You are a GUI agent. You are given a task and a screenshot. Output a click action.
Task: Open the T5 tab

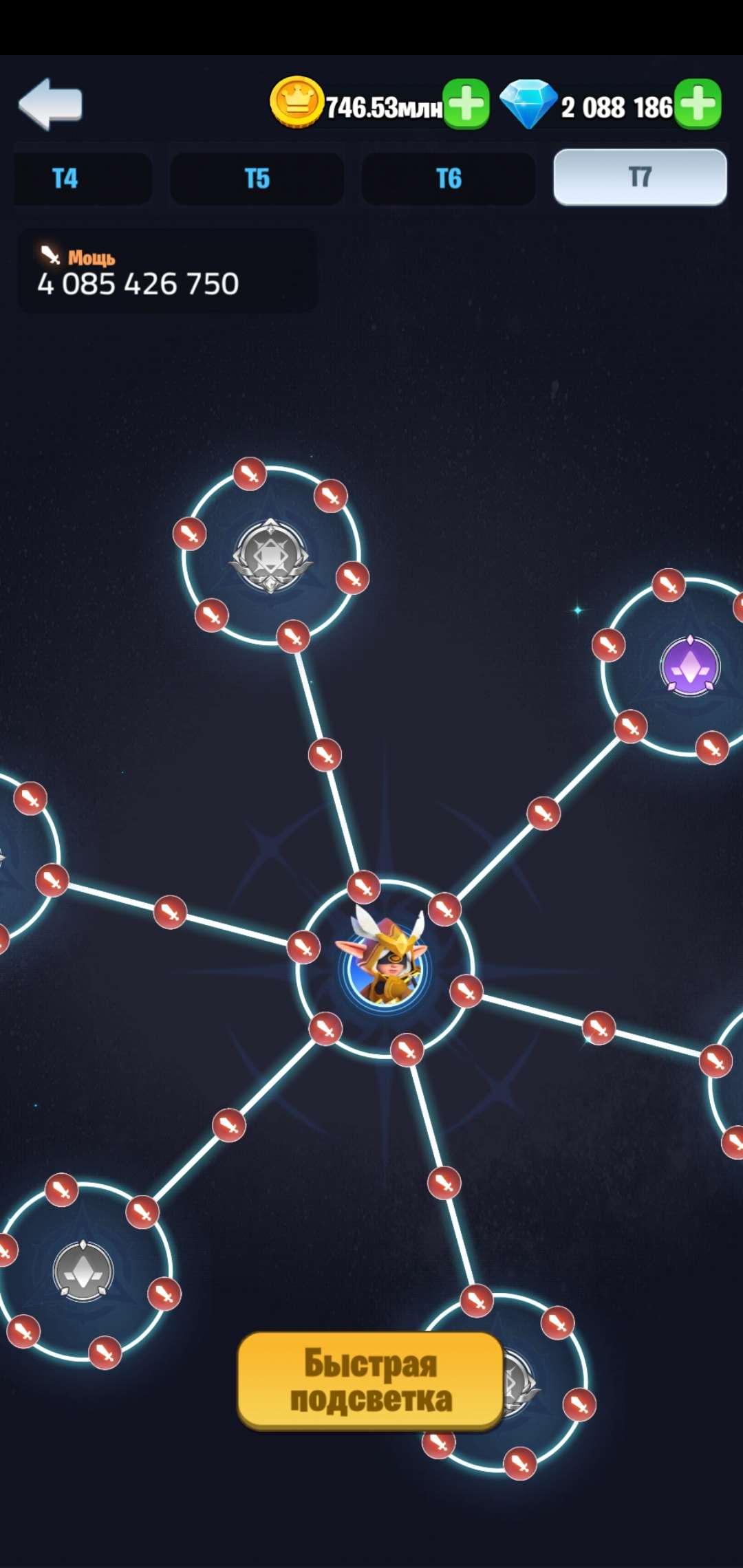tap(257, 179)
